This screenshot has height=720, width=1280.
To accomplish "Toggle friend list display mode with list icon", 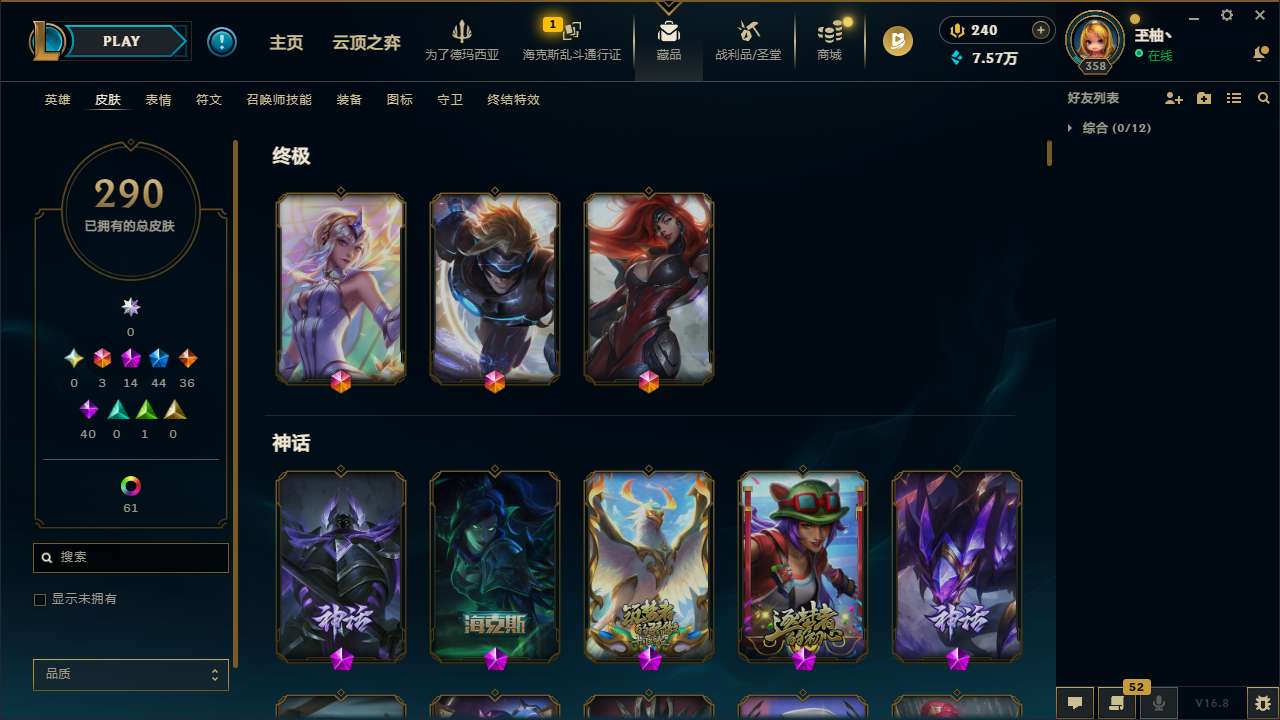I will (x=1234, y=98).
